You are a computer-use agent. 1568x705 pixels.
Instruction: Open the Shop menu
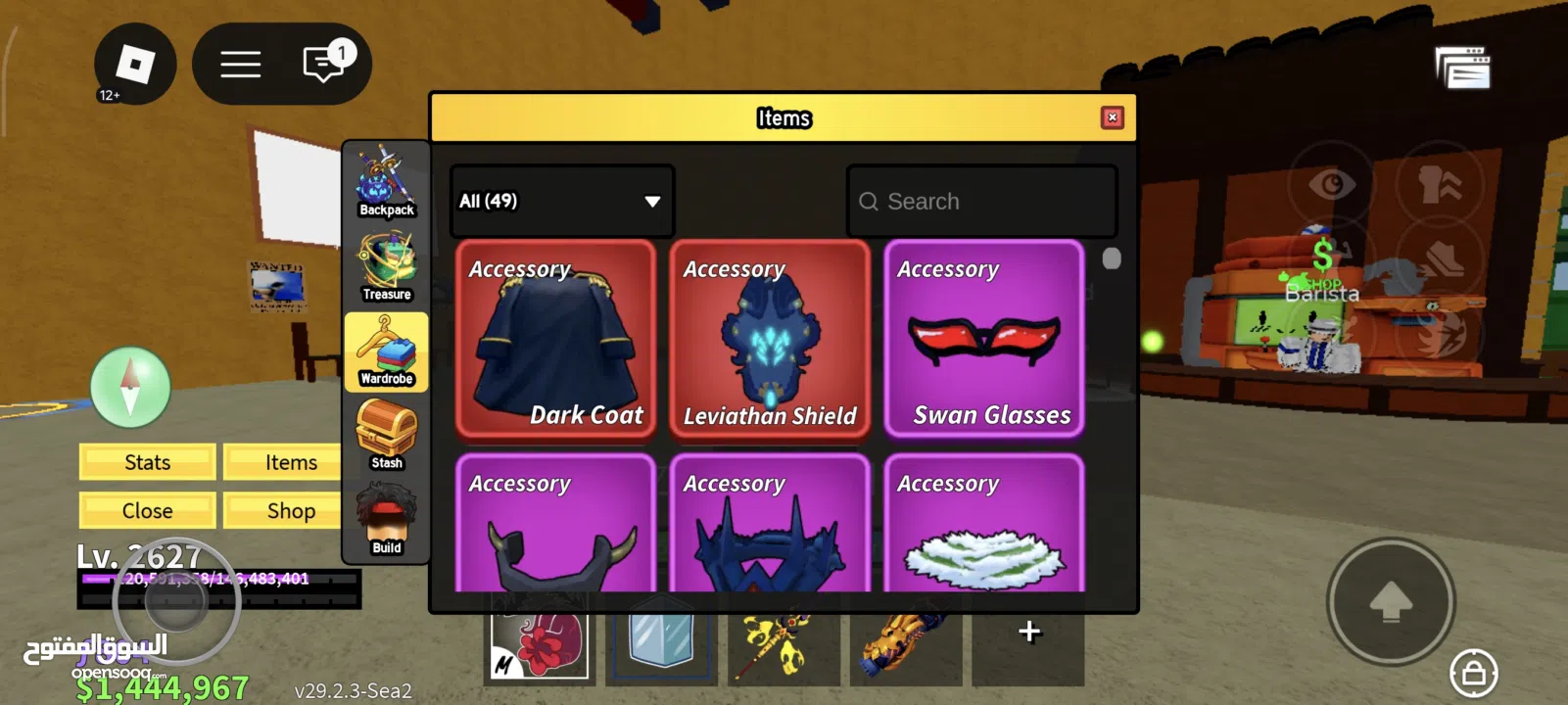pos(291,511)
